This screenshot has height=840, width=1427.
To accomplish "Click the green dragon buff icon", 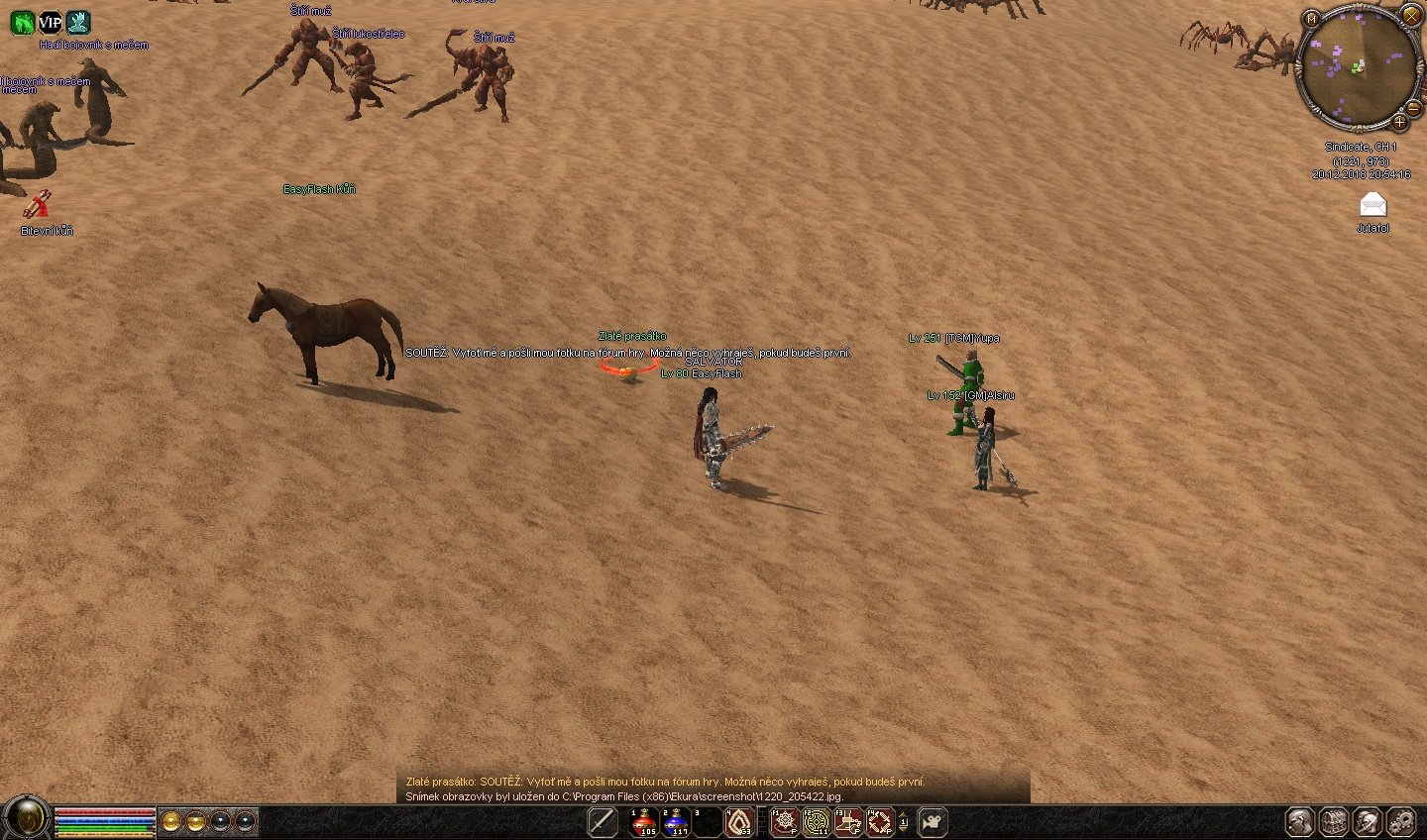I will coord(22,22).
